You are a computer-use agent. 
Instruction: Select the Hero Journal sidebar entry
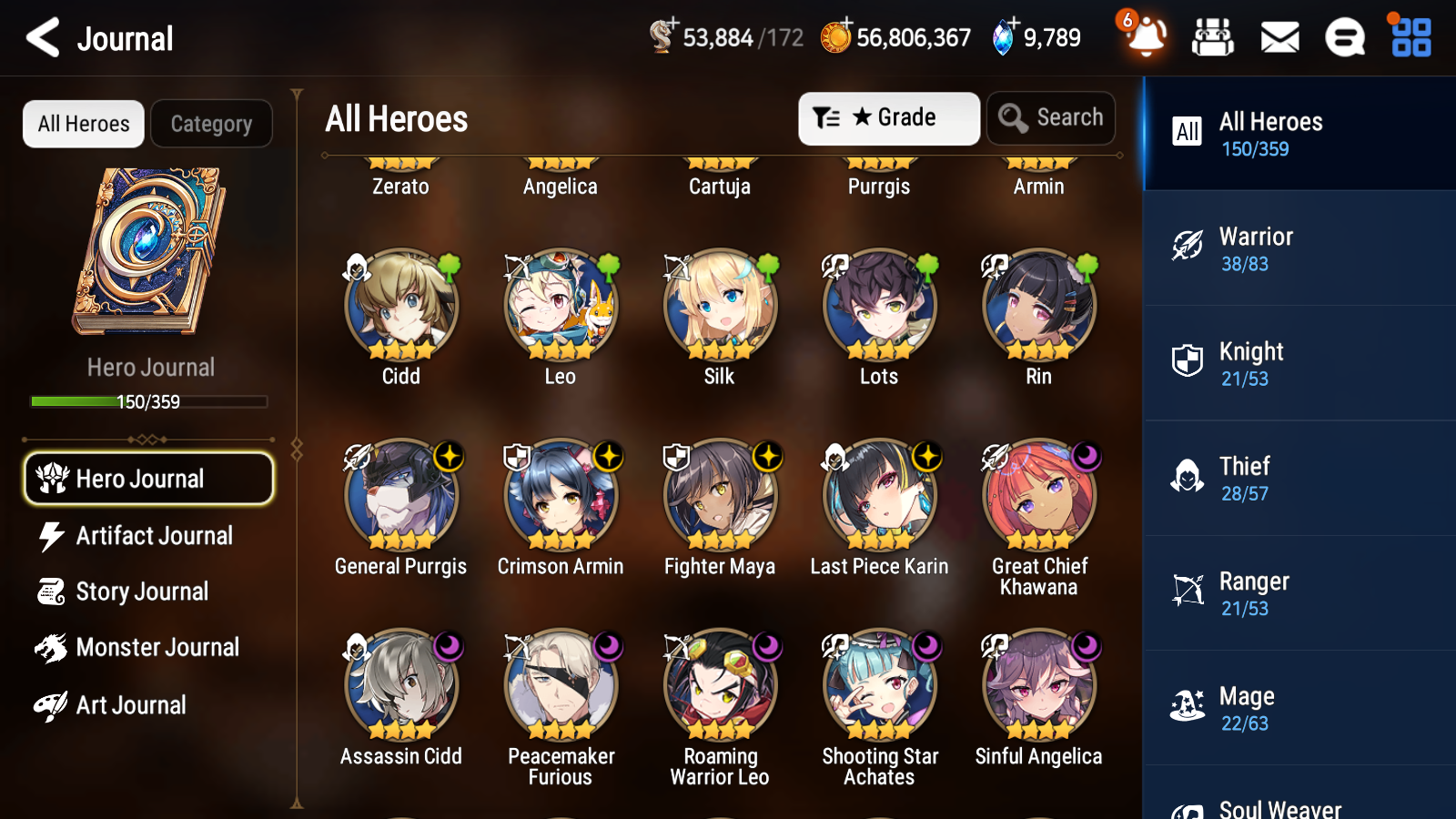(148, 478)
